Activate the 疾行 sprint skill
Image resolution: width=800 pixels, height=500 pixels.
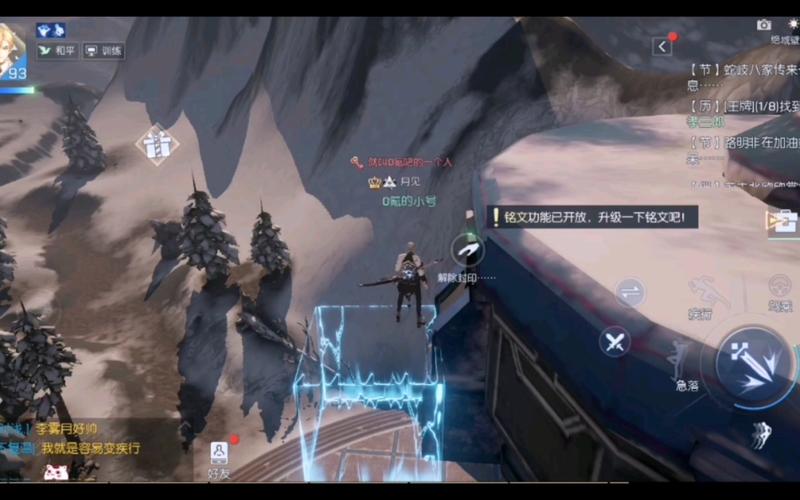click(x=700, y=297)
